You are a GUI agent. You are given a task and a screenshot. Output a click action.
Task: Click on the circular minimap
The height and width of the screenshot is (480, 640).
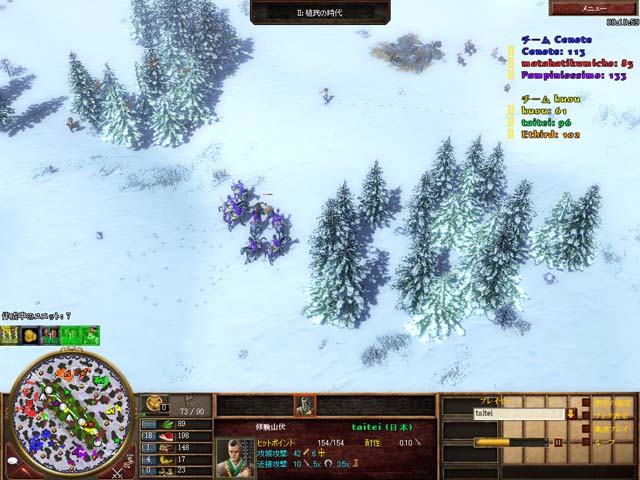(70, 412)
